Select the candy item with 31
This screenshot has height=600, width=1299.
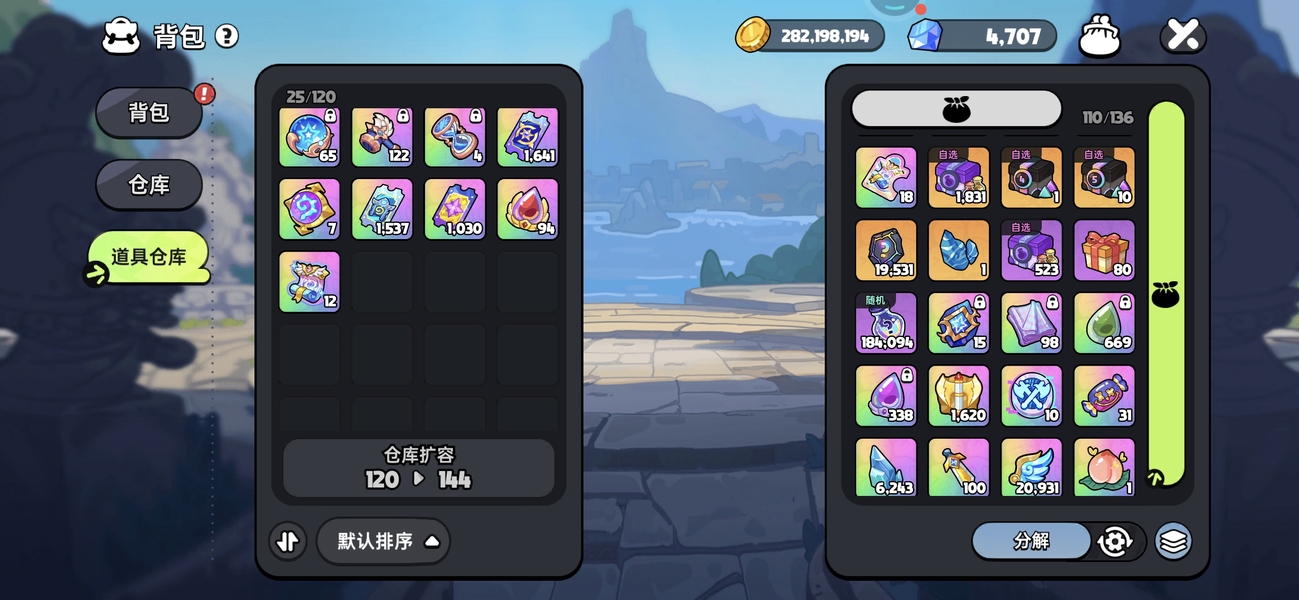pyautogui.click(x=1104, y=396)
